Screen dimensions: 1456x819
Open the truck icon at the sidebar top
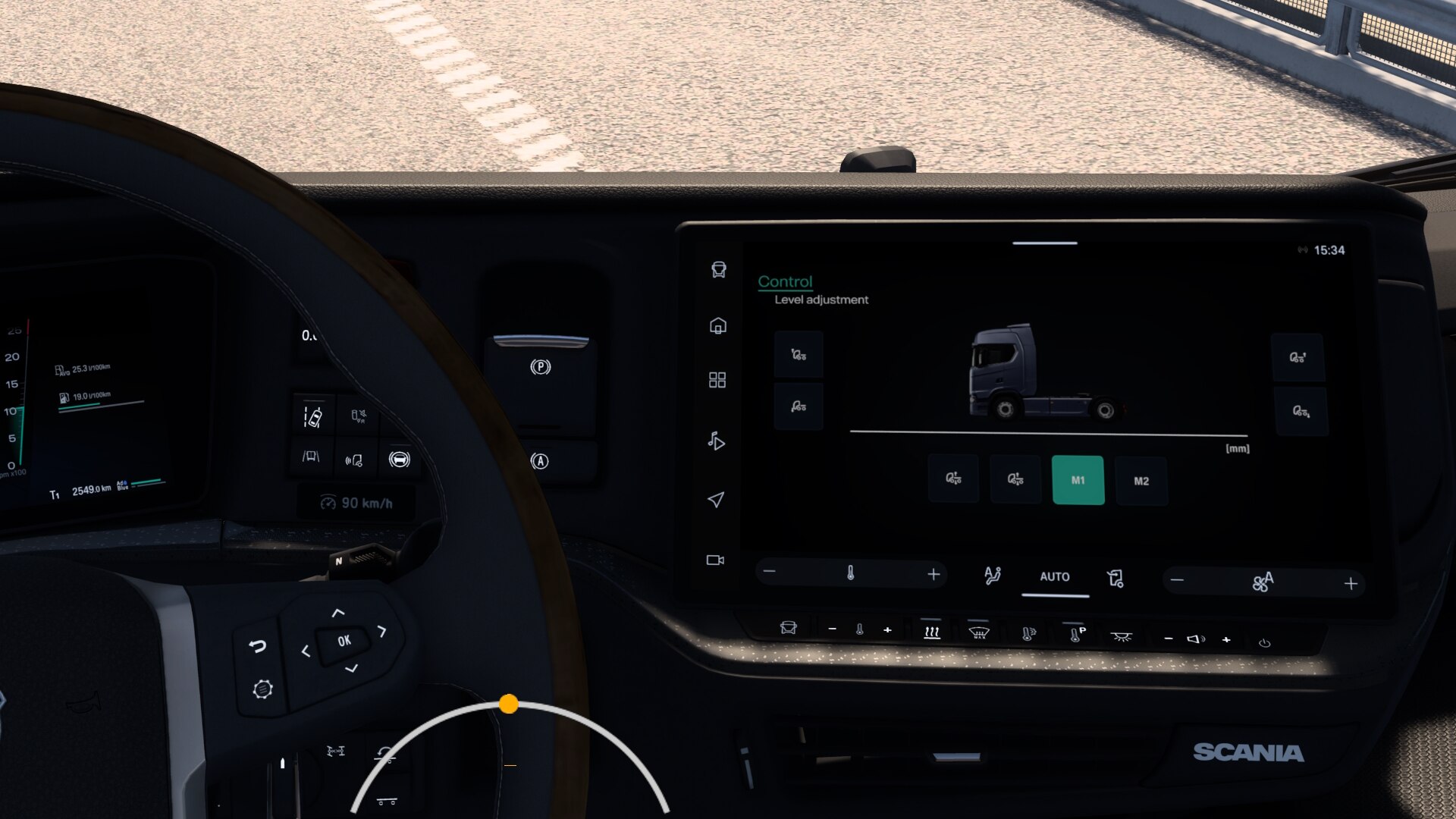[718, 270]
